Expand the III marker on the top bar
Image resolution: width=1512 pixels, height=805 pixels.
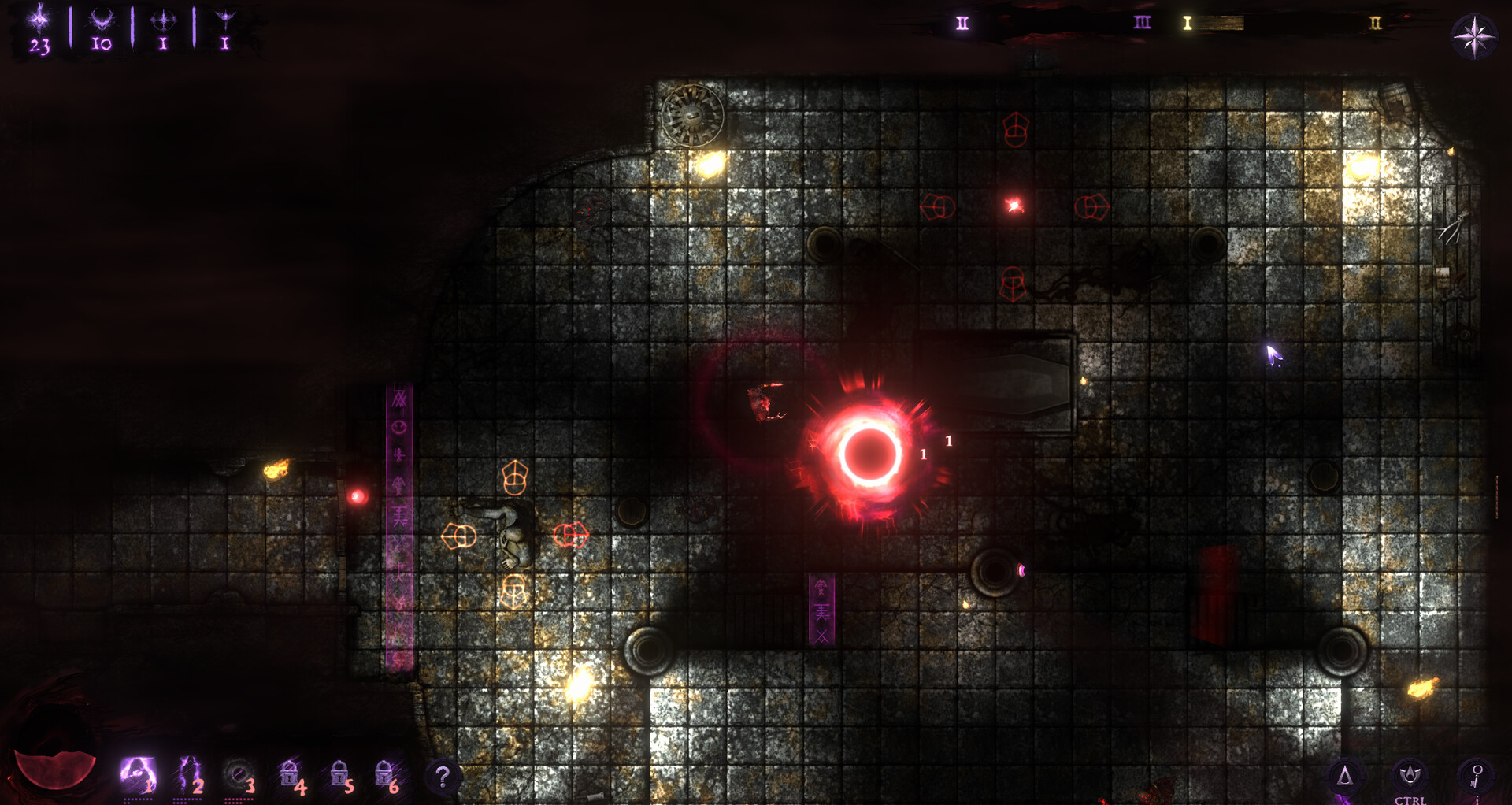(1143, 24)
